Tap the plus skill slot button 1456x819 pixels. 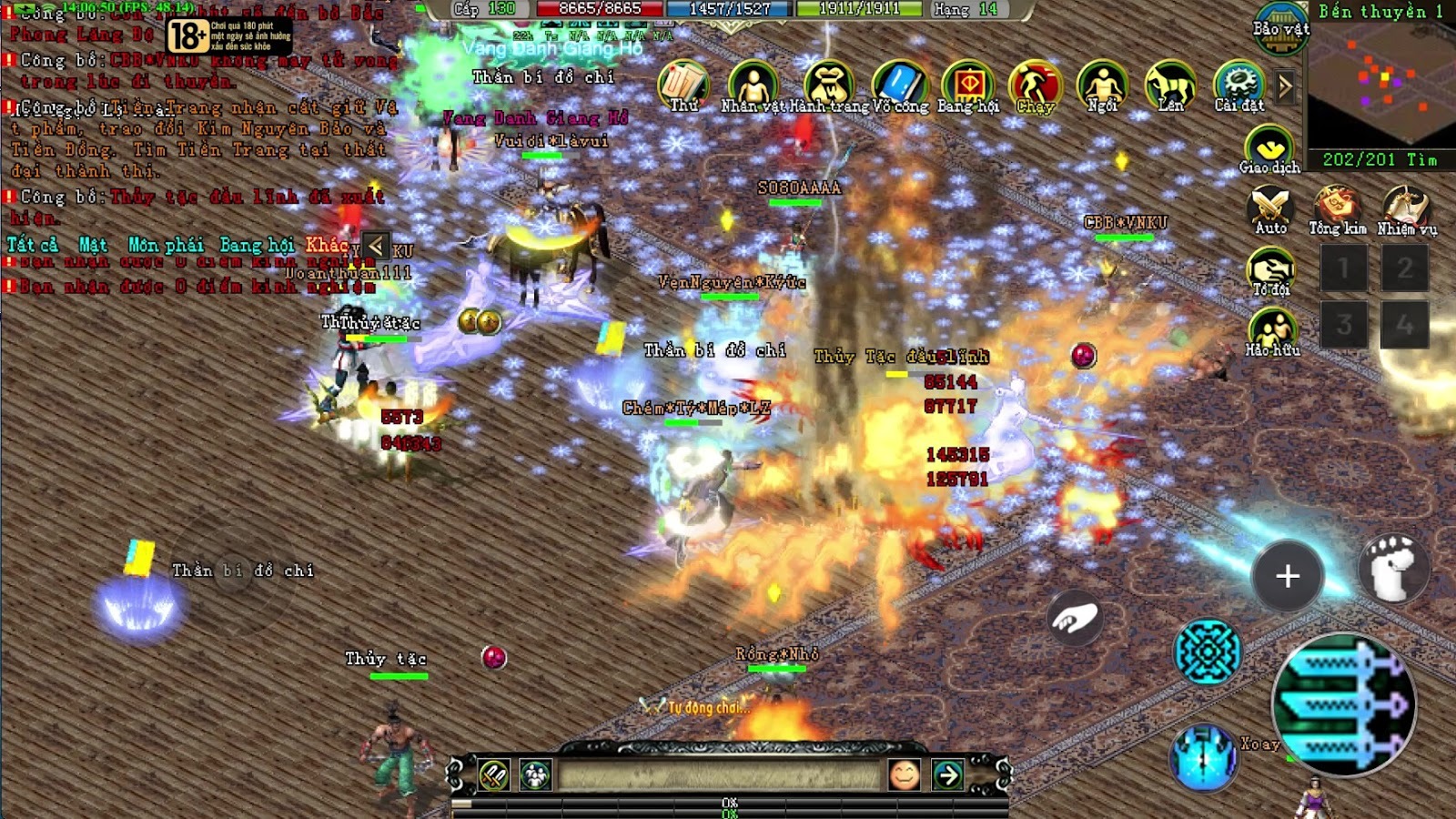click(x=1287, y=576)
